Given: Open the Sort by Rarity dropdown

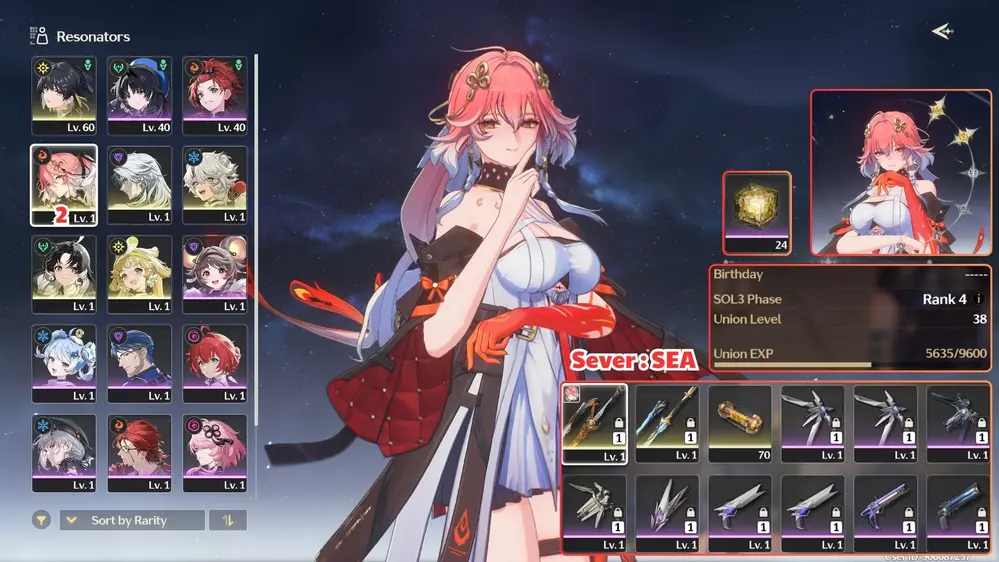Looking at the screenshot, I should point(132,520).
